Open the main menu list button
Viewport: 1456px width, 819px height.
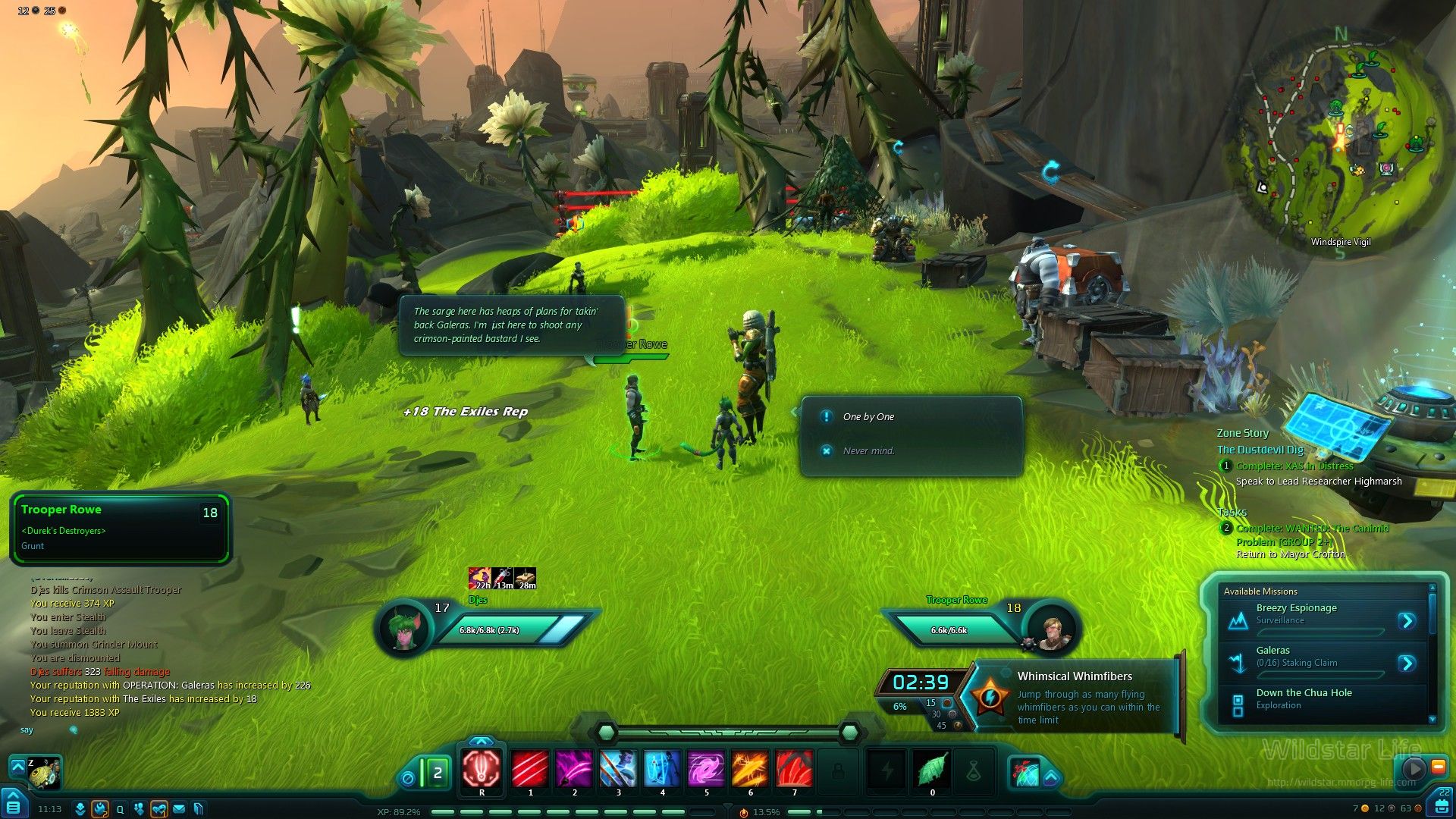pyautogui.click(x=13, y=805)
